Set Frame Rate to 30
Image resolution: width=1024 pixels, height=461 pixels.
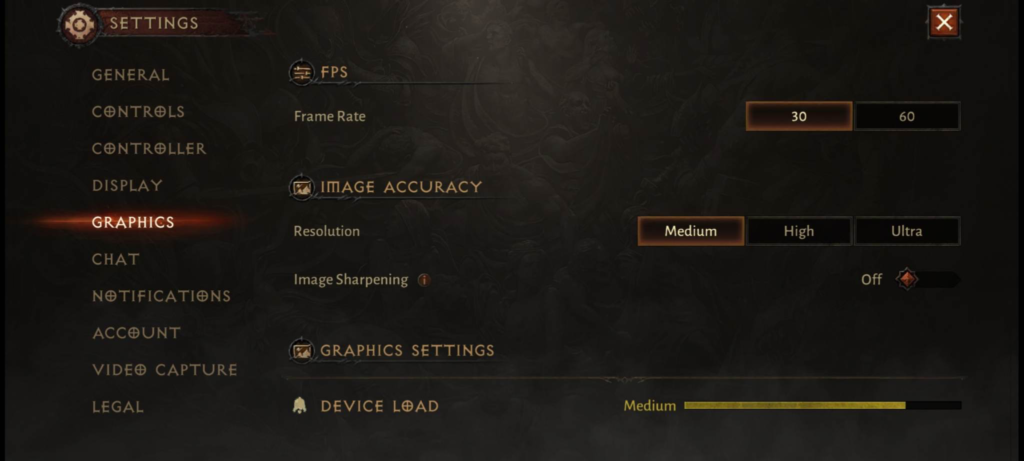coord(799,116)
